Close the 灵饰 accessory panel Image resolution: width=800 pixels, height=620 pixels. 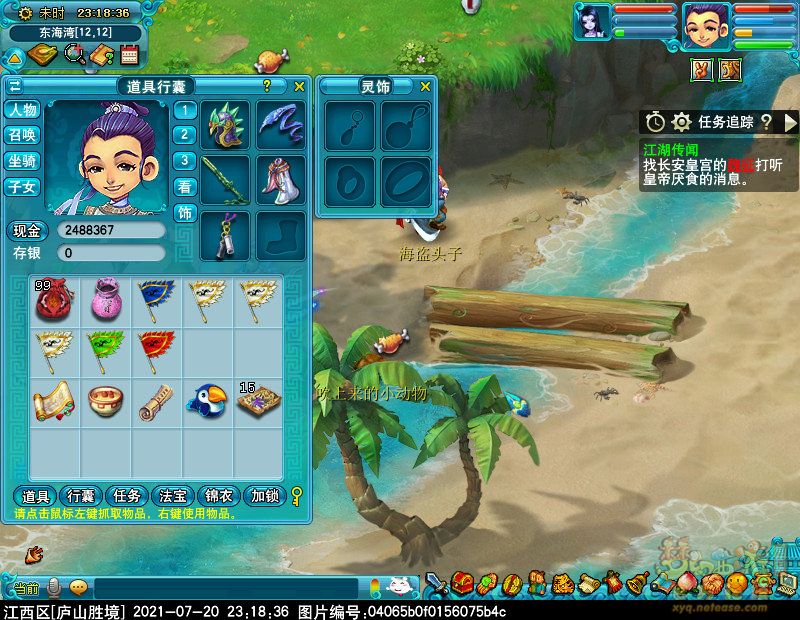425,87
